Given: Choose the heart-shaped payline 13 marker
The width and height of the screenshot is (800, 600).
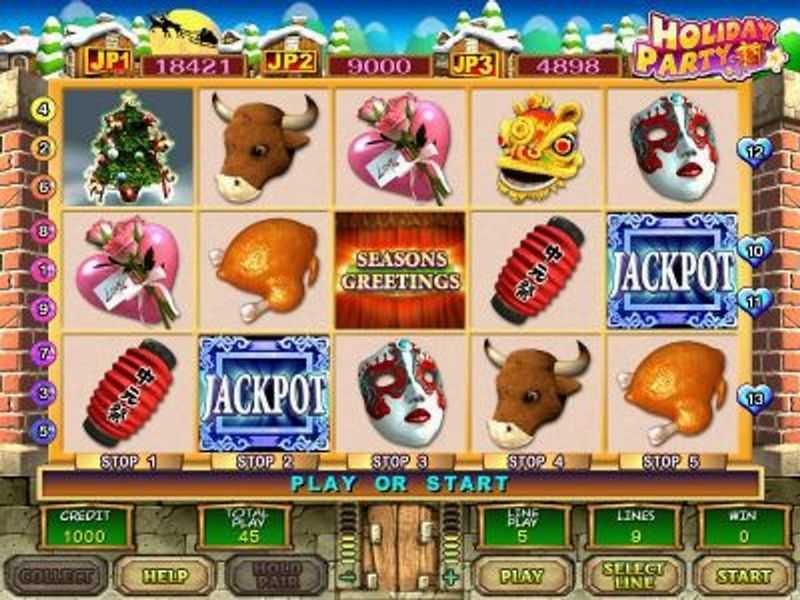Looking at the screenshot, I should [755, 398].
